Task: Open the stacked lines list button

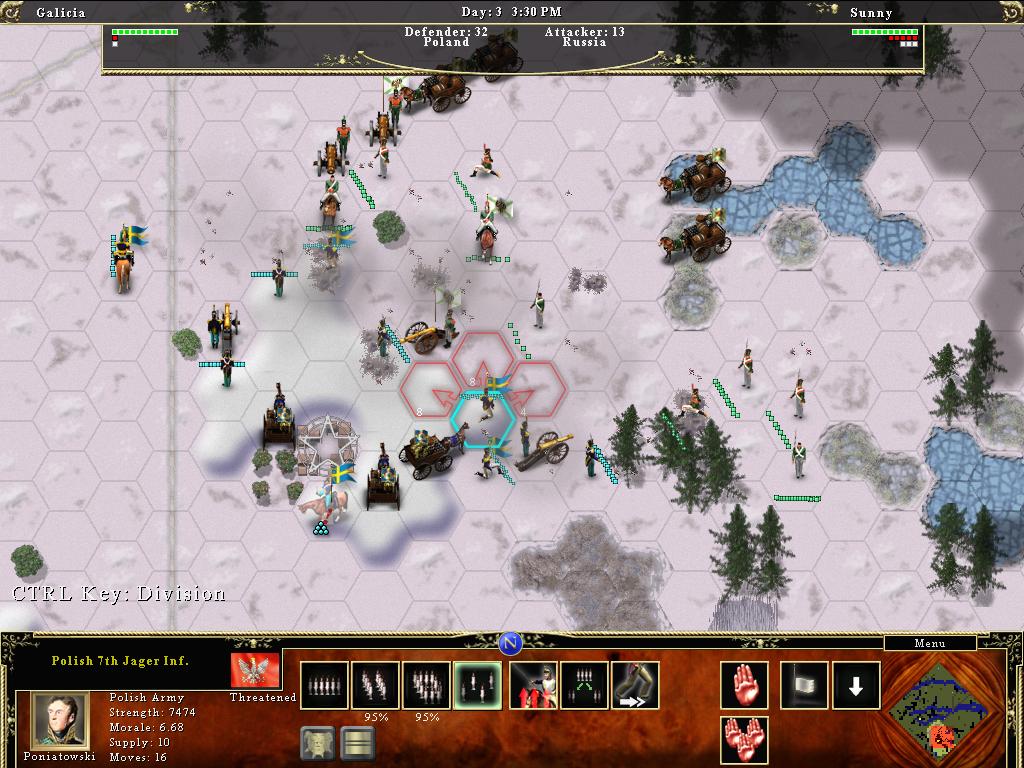Action: pyautogui.click(x=357, y=743)
